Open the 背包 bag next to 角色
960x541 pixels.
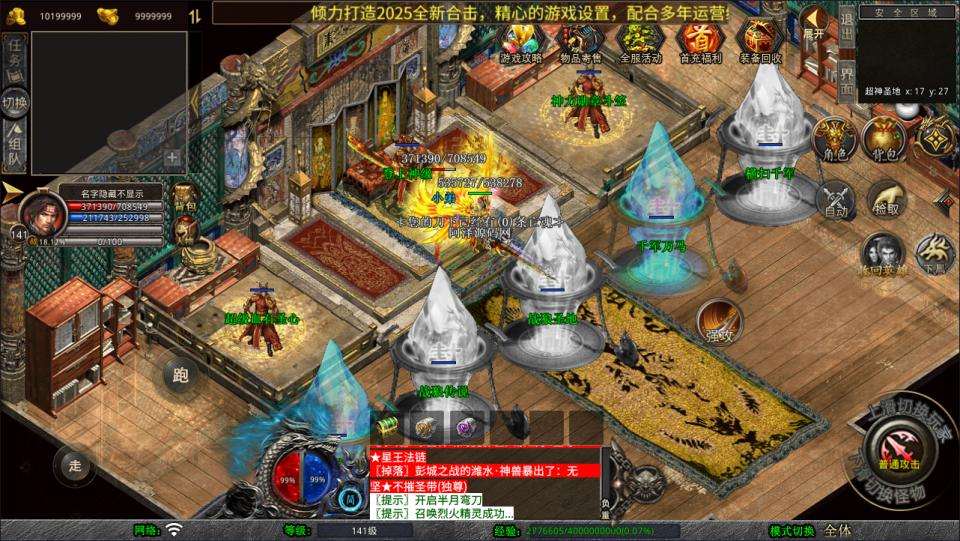(x=884, y=139)
